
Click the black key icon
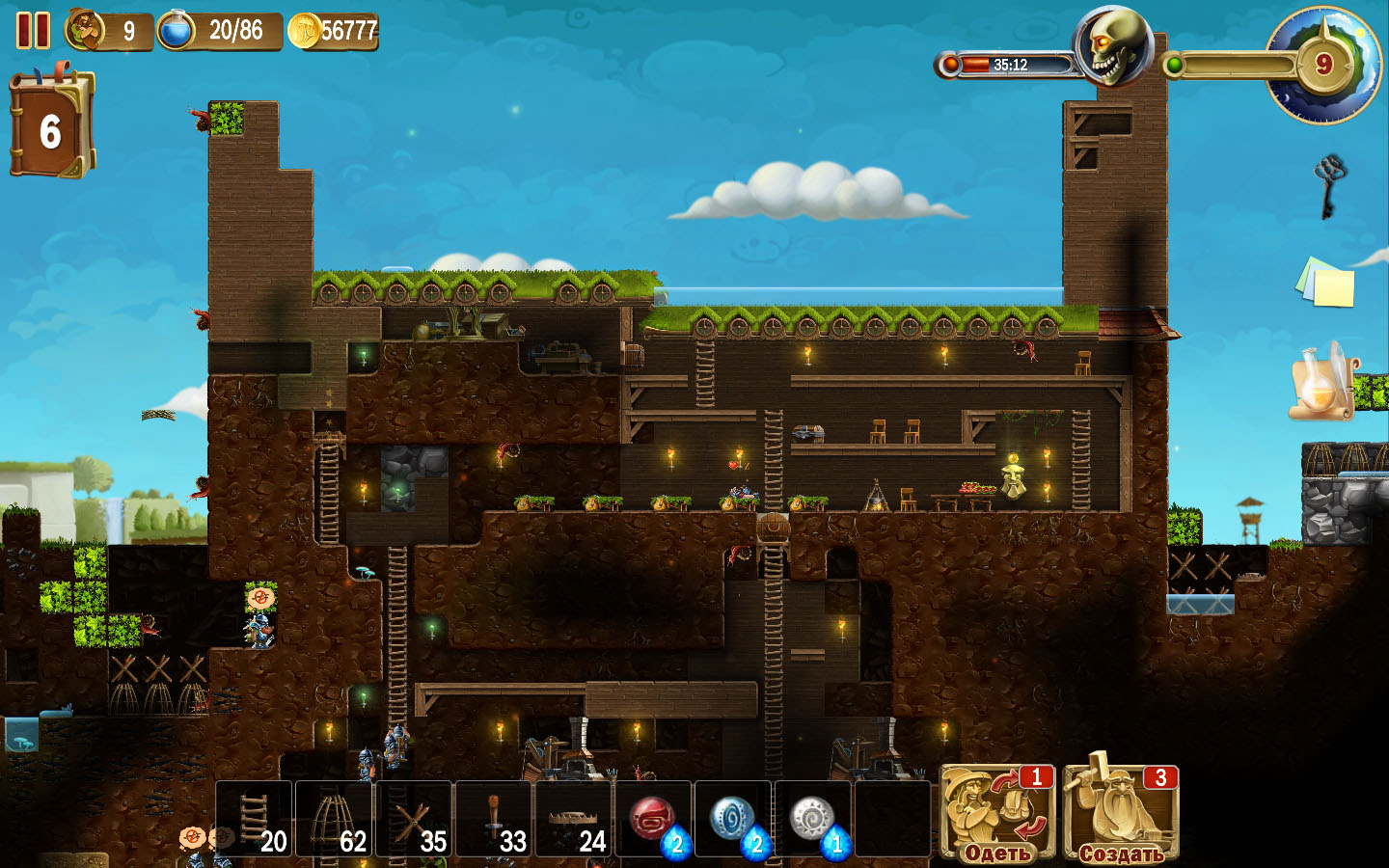(1329, 185)
